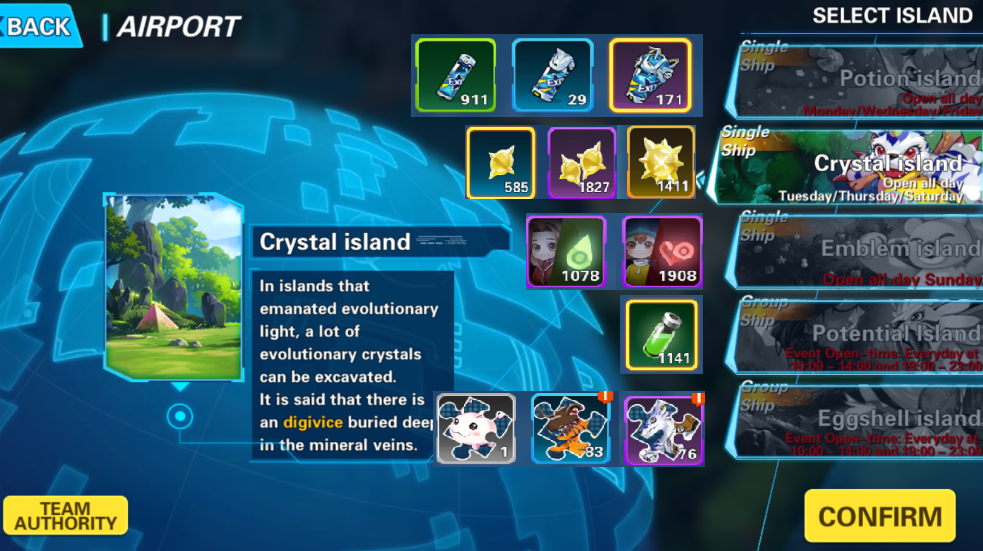Click the purple EXP item showing 171
Viewport: 983px width, 551px height.
point(649,75)
